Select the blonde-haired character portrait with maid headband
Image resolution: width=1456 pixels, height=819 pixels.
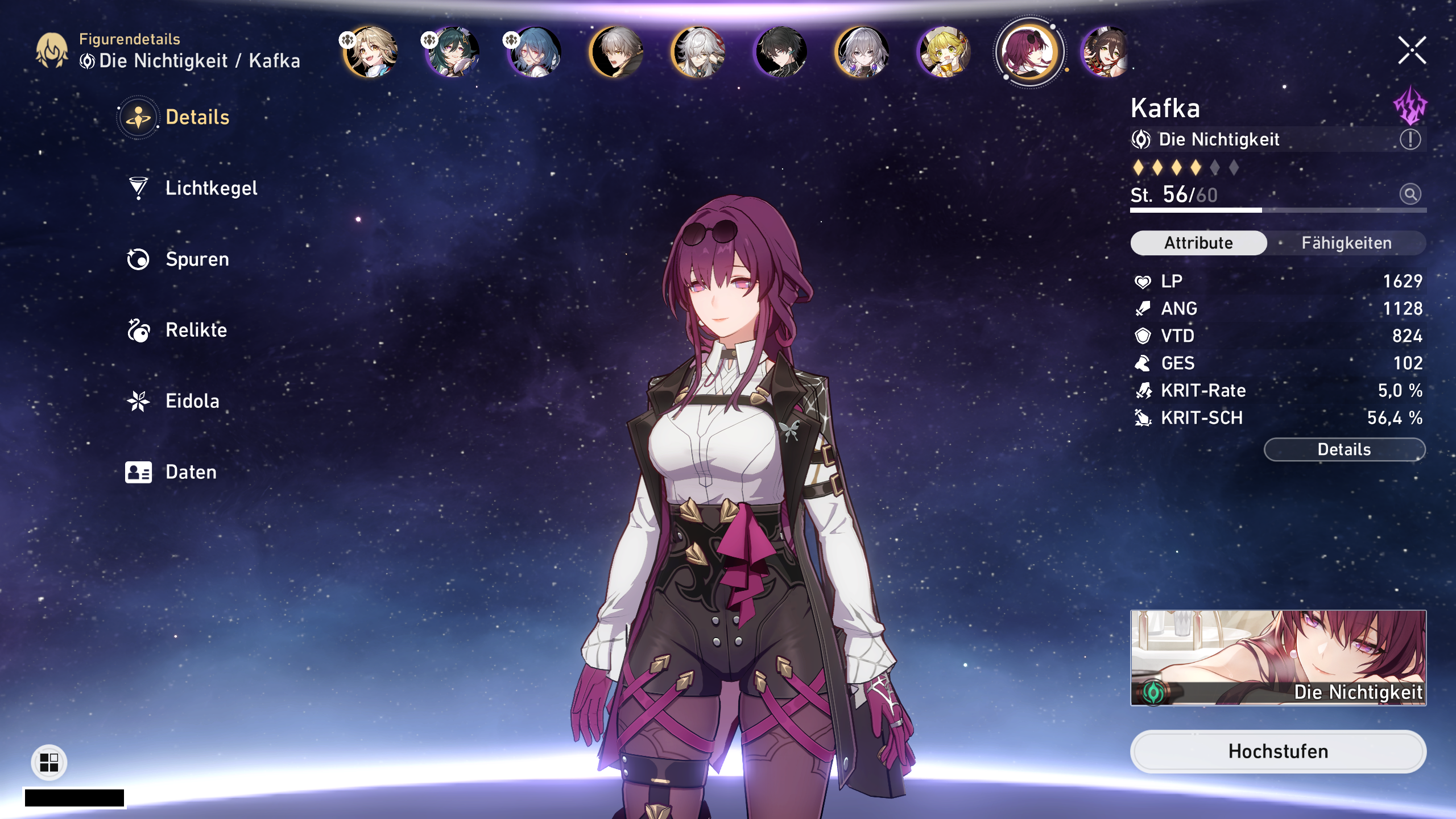(x=944, y=52)
